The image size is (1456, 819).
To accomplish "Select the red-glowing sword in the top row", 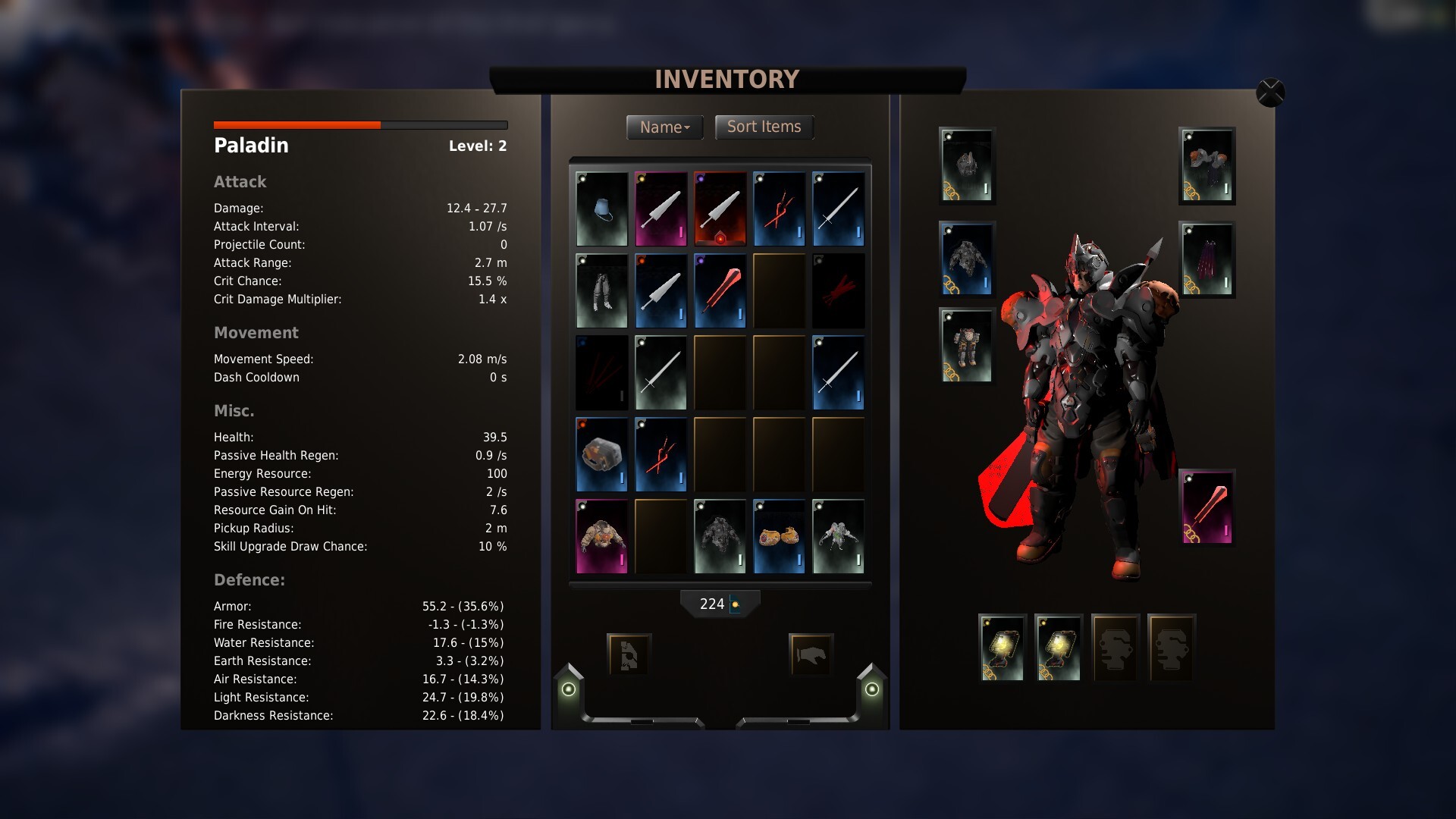I will coord(720,209).
